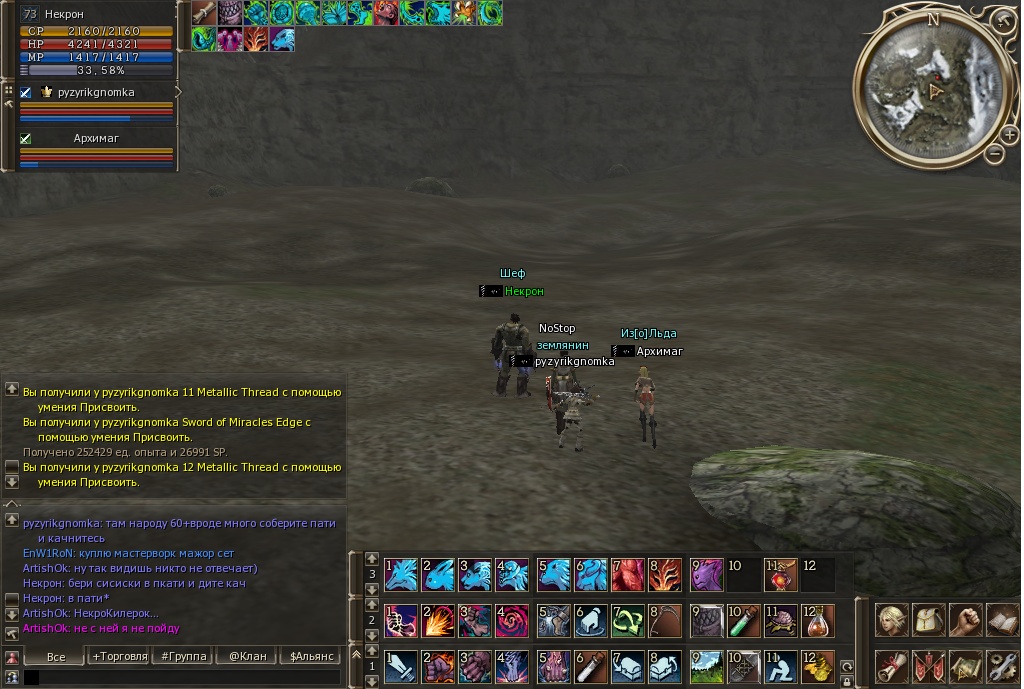The image size is (1024, 689).
Task: Select party member pyzyrikgnomka
Action: [x=98, y=93]
